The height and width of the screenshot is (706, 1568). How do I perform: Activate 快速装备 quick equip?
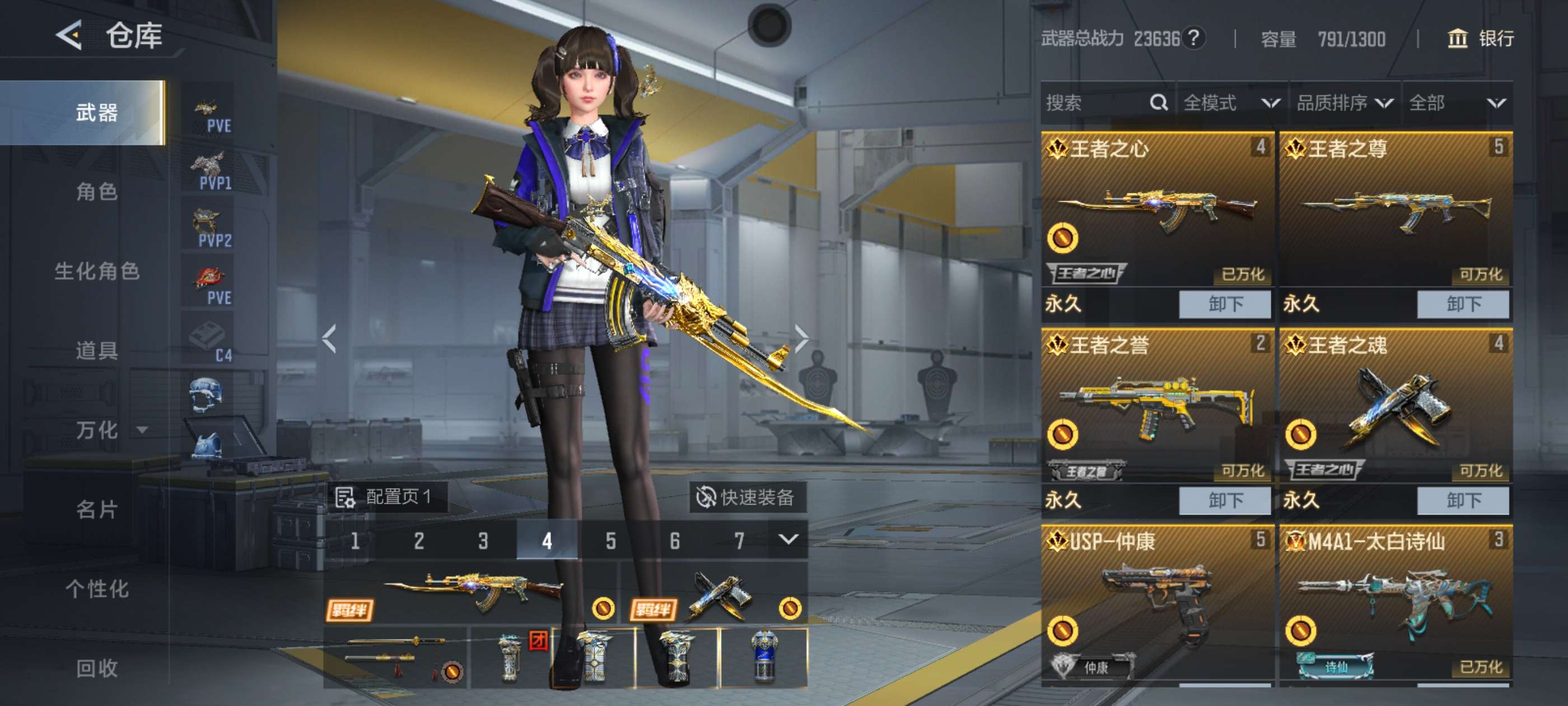pos(746,497)
